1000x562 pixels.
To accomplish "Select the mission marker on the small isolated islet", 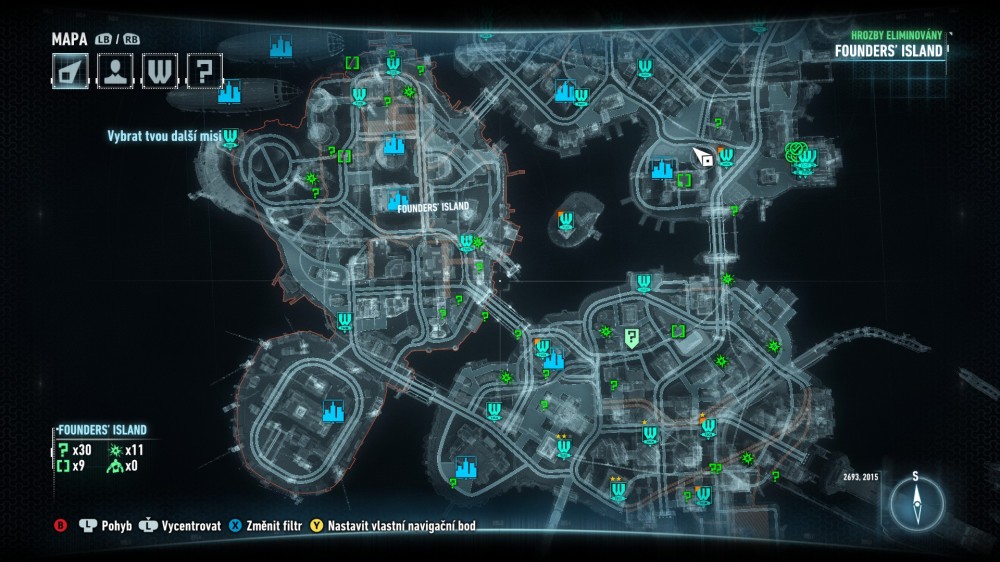I will point(566,222).
